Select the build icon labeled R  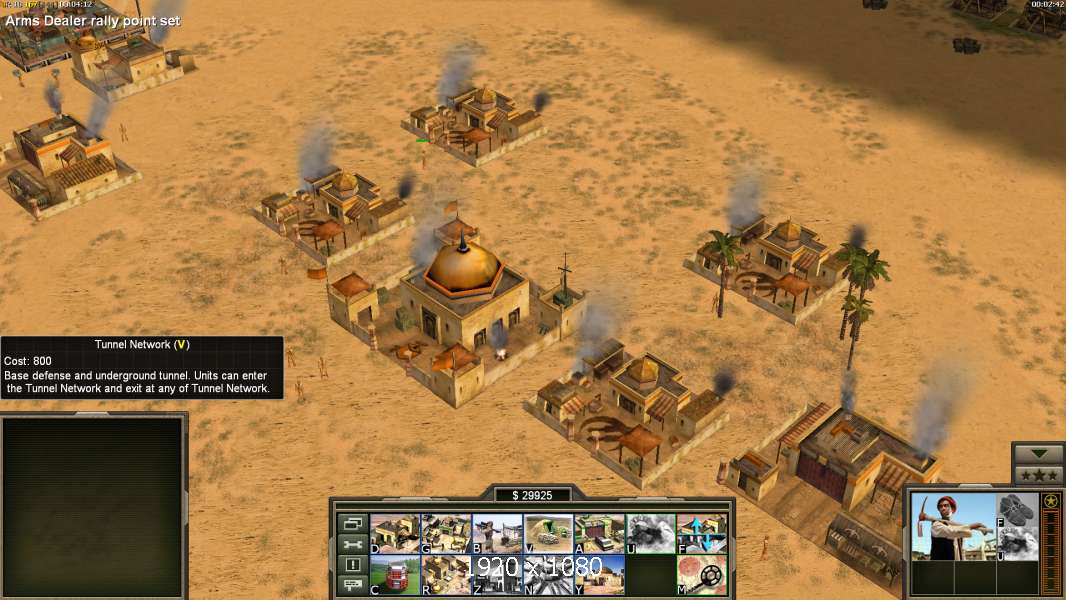click(x=446, y=575)
